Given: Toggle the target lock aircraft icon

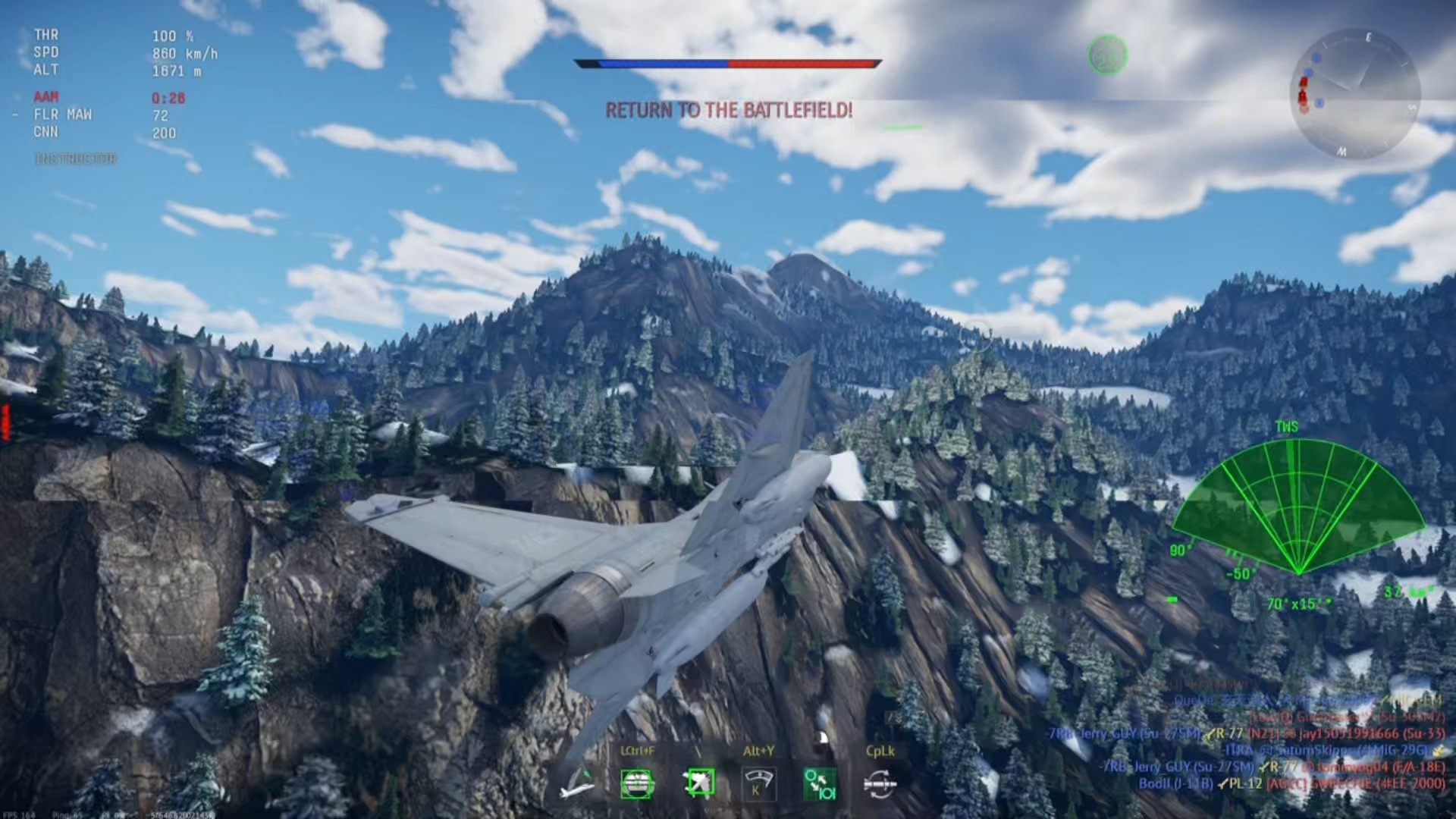Looking at the screenshot, I should click(698, 783).
